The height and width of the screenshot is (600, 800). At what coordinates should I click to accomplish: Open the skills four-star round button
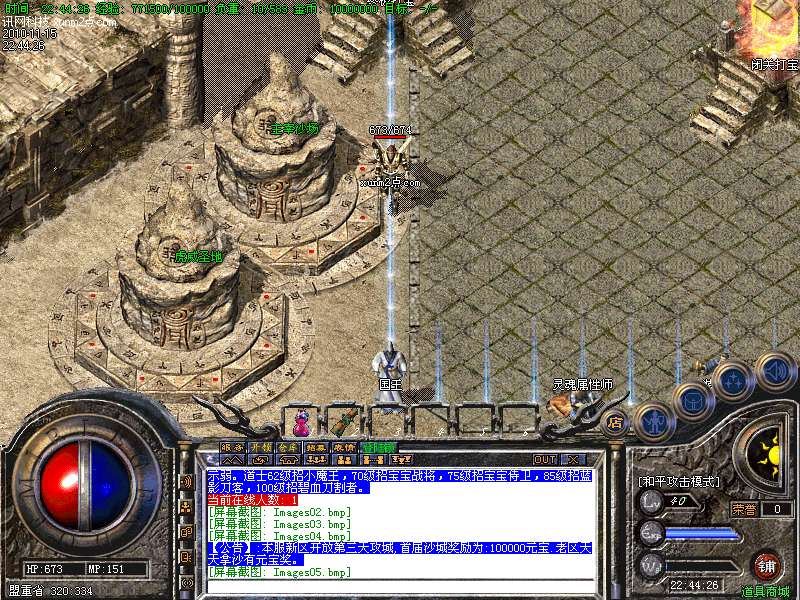[734, 381]
